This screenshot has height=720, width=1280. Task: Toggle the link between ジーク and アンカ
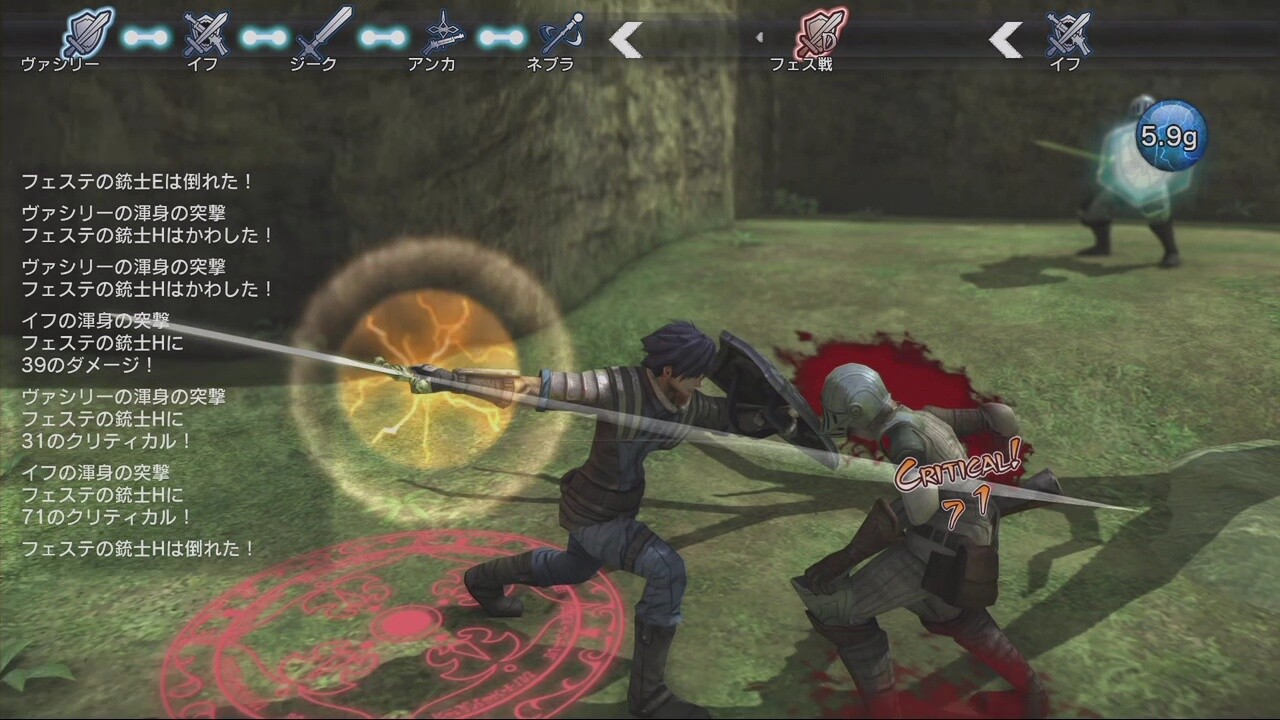point(381,35)
